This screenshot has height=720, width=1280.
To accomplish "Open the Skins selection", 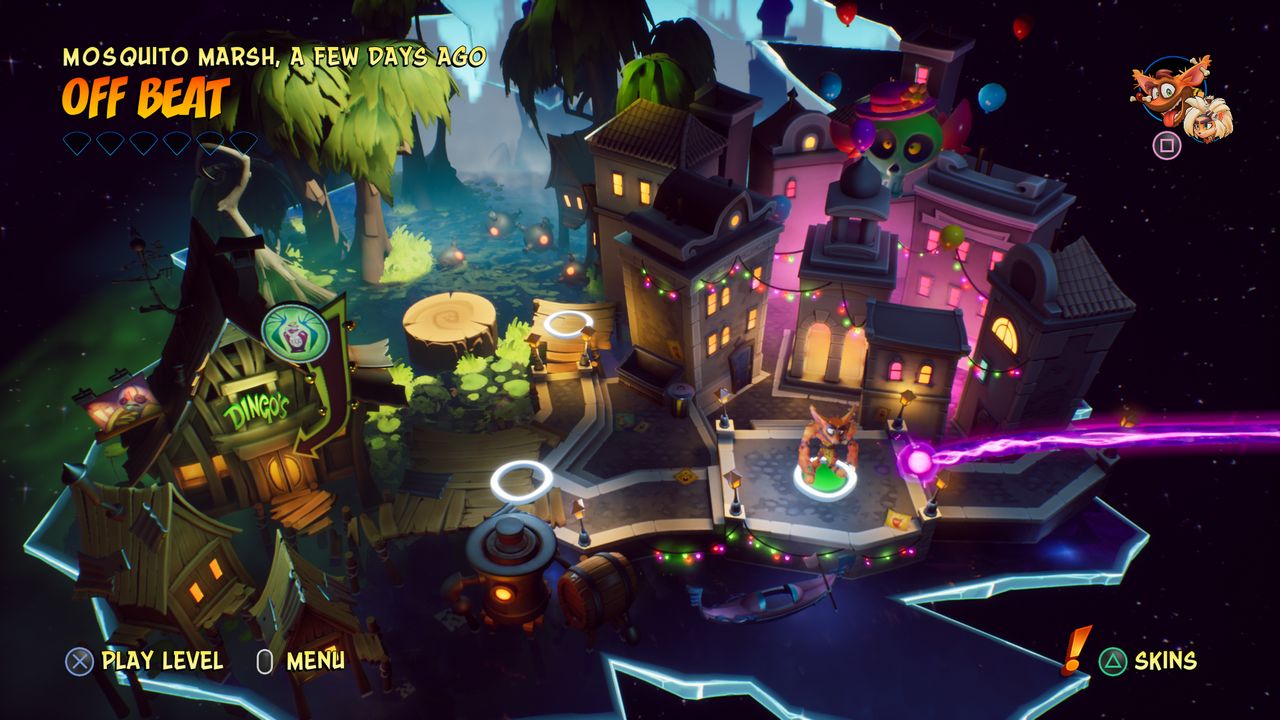I will [x=1168, y=659].
